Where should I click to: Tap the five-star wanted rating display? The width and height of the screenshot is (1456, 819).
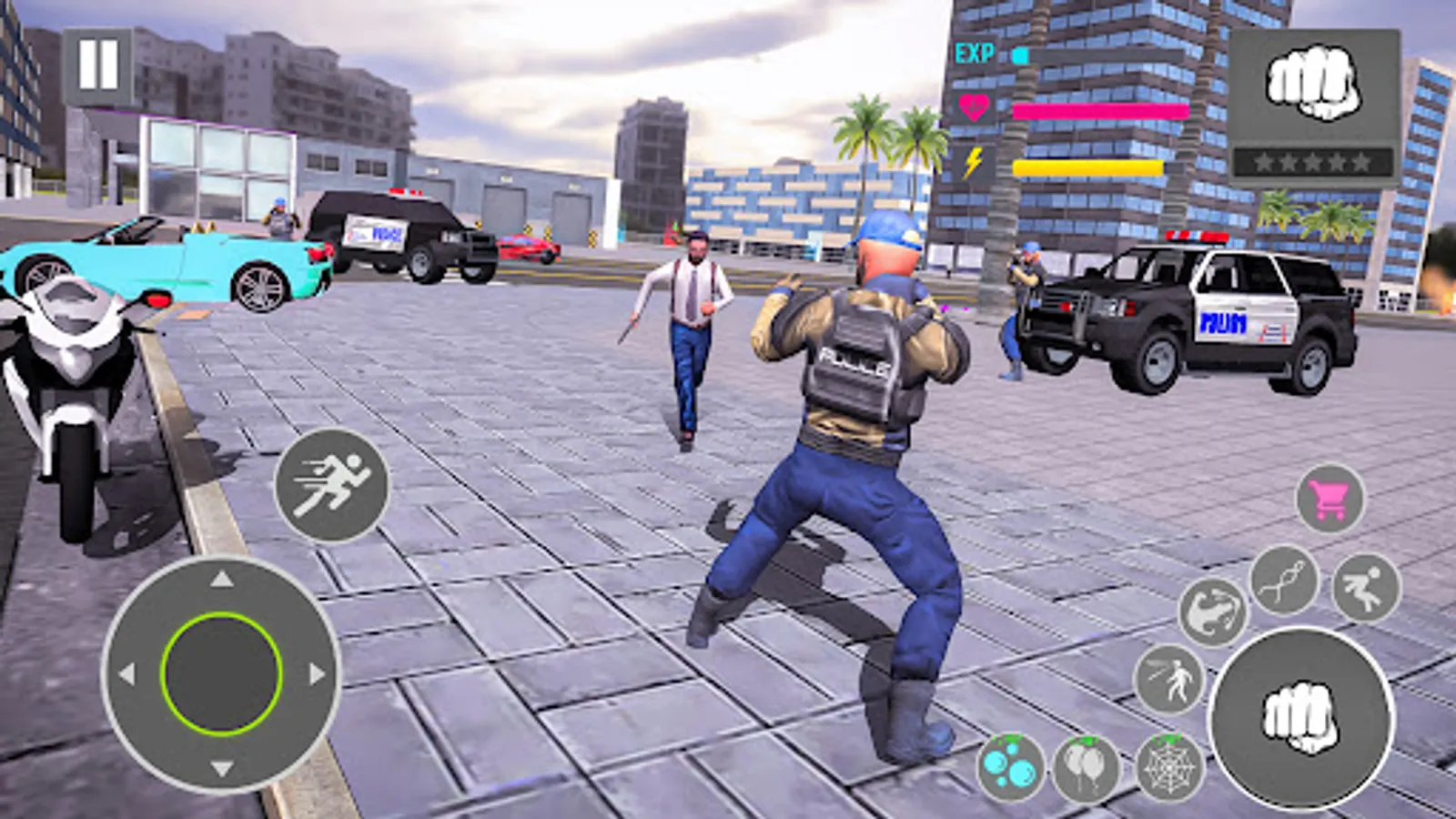coord(1310,160)
